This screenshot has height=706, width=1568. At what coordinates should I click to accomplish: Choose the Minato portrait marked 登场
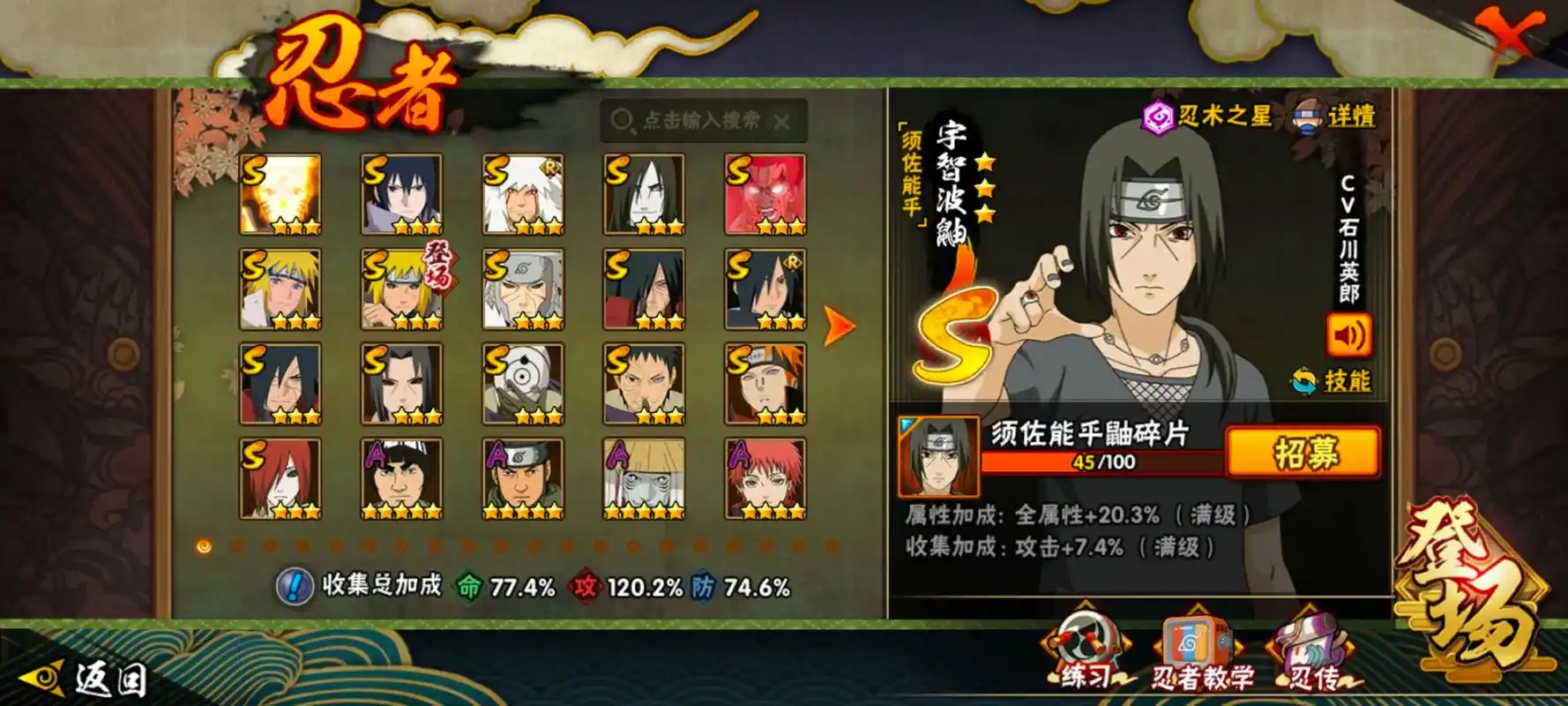coord(402,289)
